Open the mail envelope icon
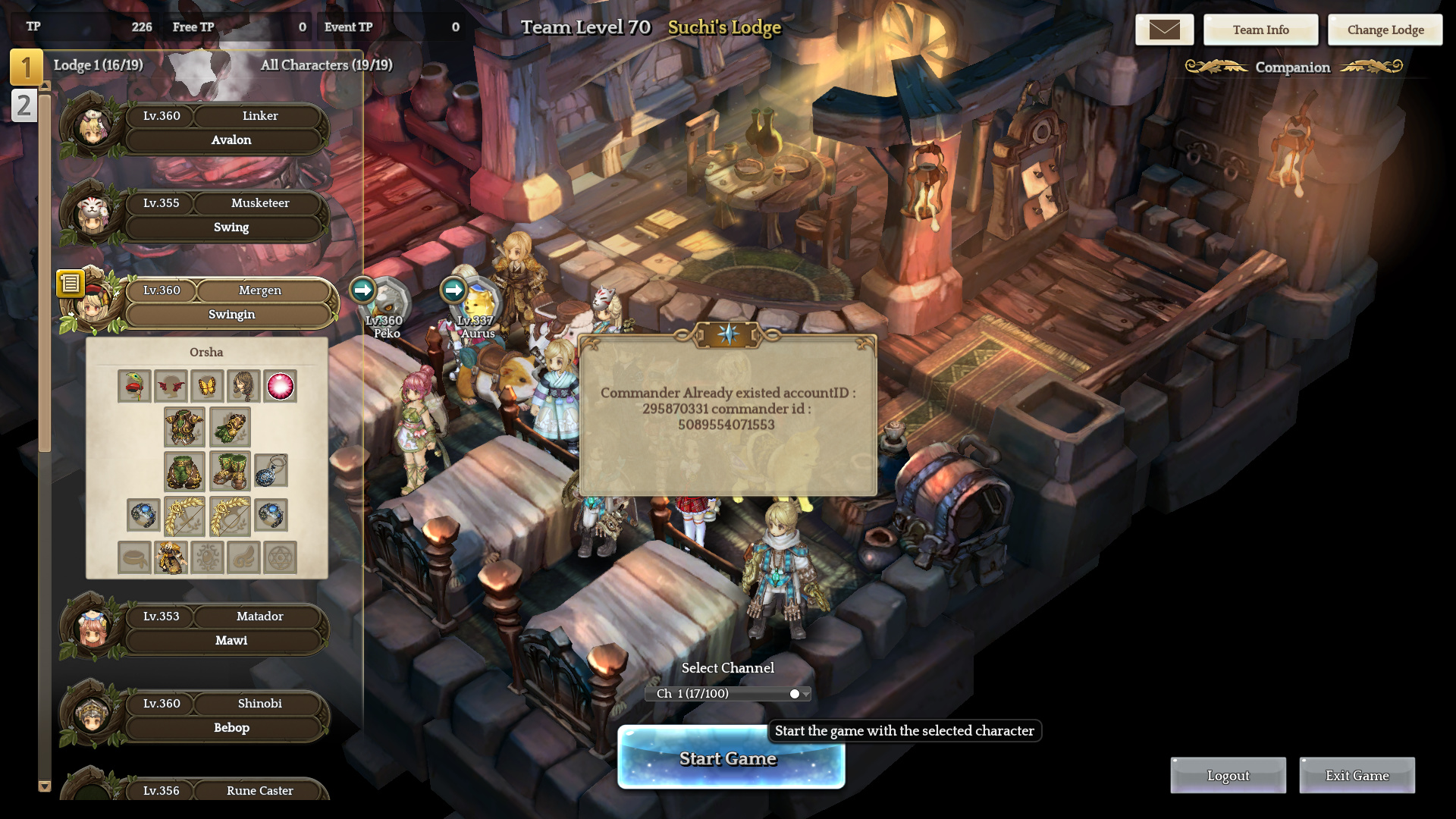Image resolution: width=1456 pixels, height=819 pixels. pyautogui.click(x=1164, y=30)
